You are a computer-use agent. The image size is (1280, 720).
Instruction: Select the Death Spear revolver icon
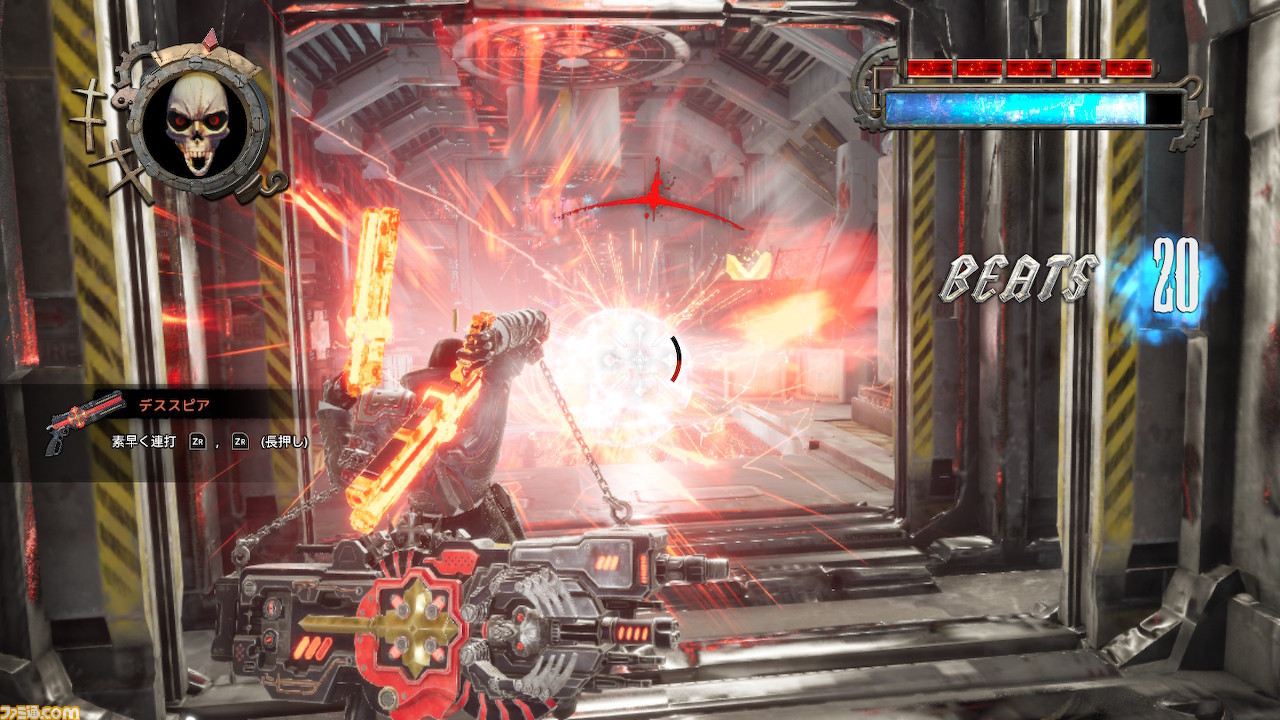tap(81, 421)
